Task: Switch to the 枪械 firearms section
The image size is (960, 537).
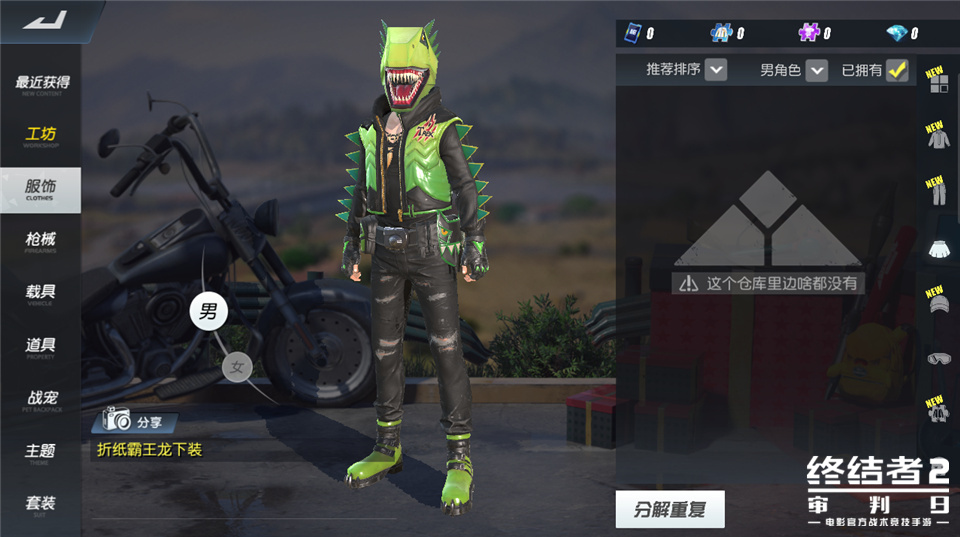Action: (41, 241)
